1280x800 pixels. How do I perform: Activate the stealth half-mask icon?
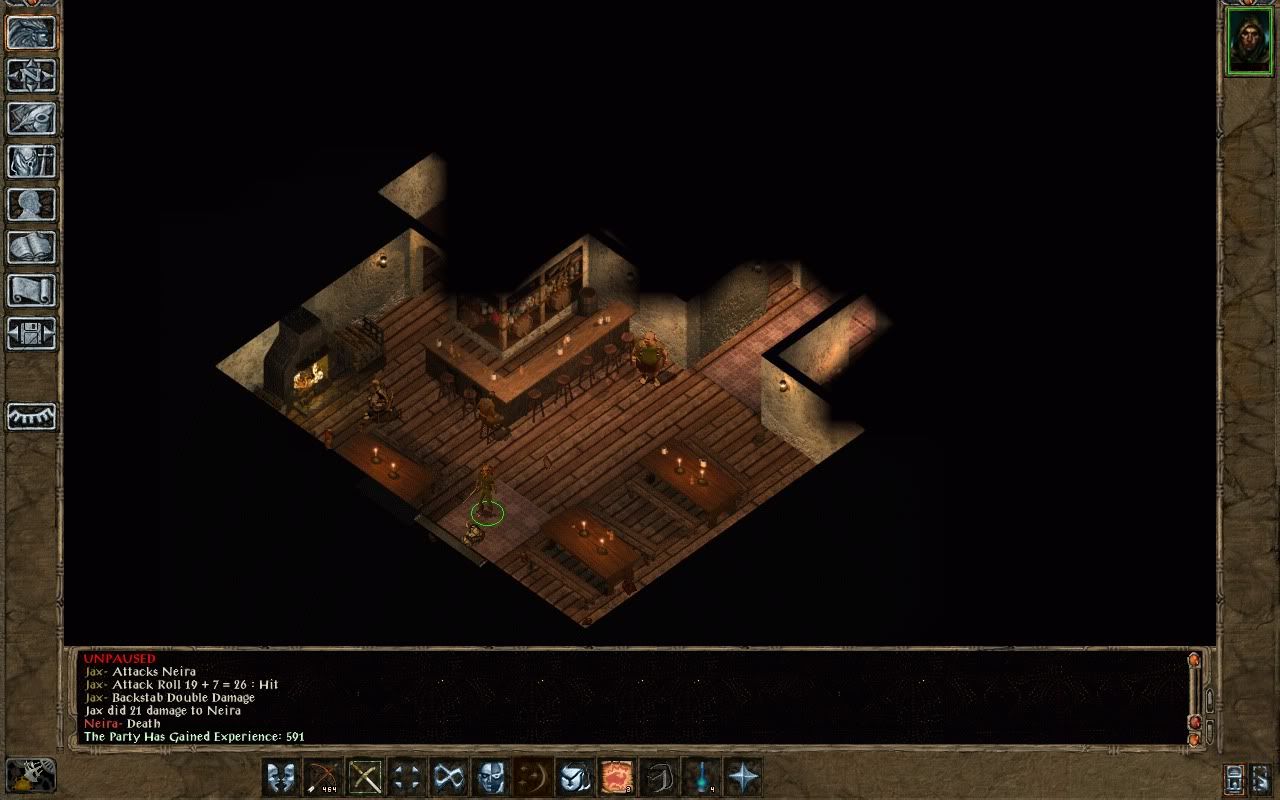(491, 777)
